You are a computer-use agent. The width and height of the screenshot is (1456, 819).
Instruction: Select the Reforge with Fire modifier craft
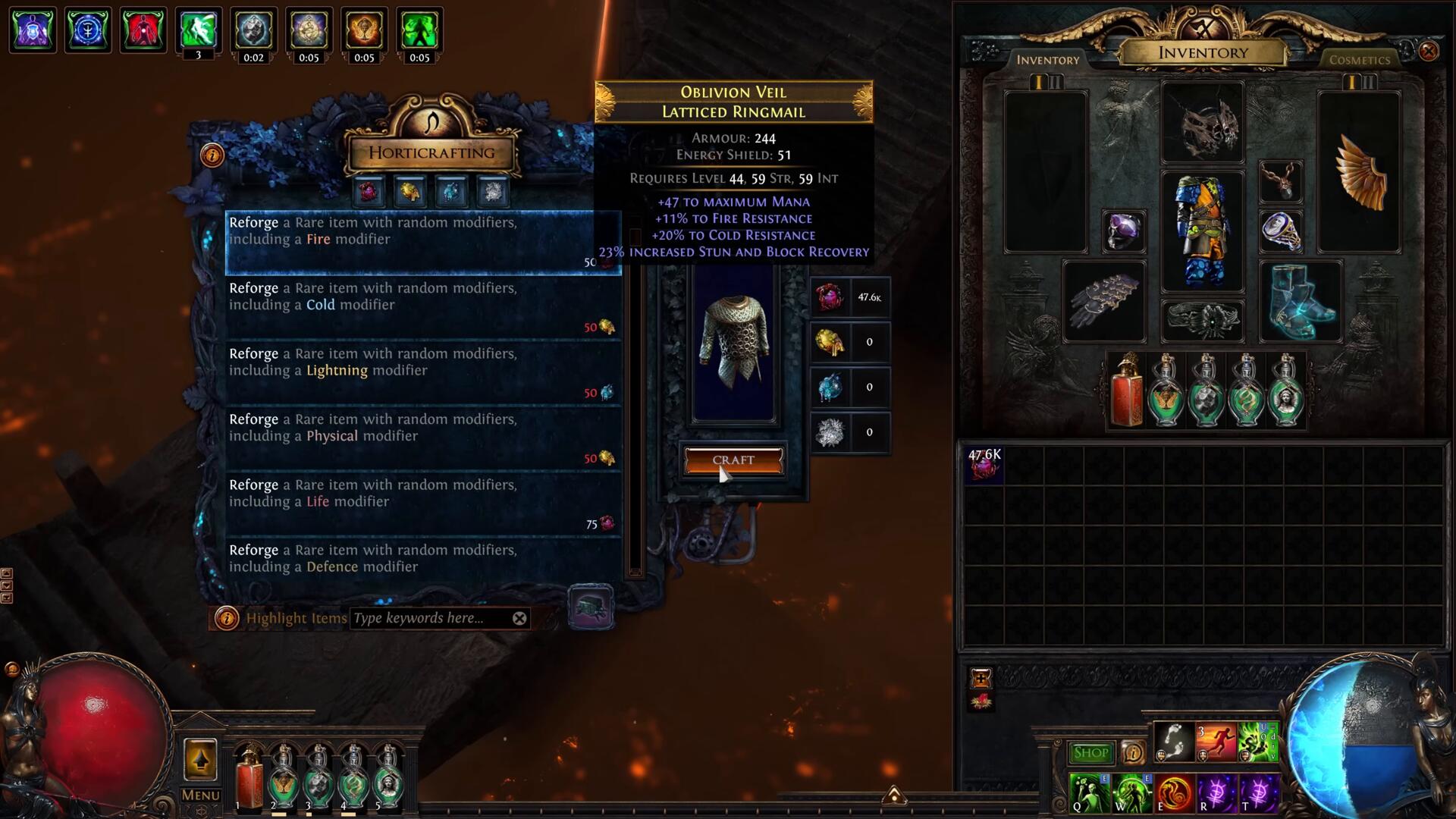[422, 242]
